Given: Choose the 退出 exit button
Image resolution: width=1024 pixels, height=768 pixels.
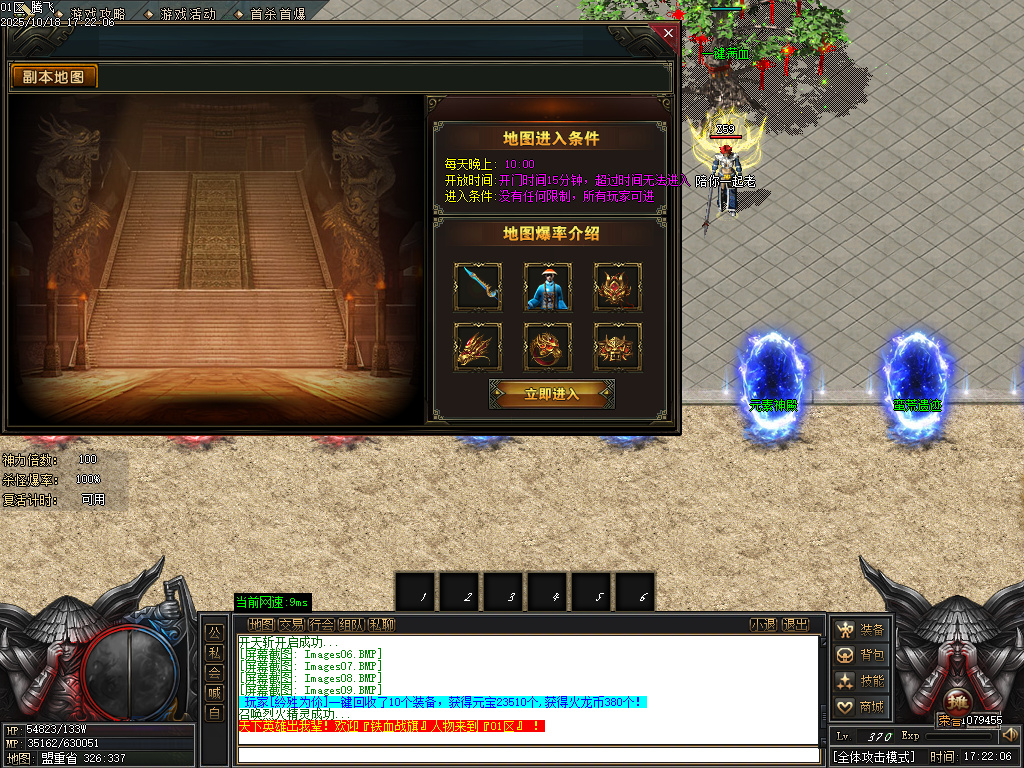Looking at the screenshot, I should pyautogui.click(x=796, y=625).
